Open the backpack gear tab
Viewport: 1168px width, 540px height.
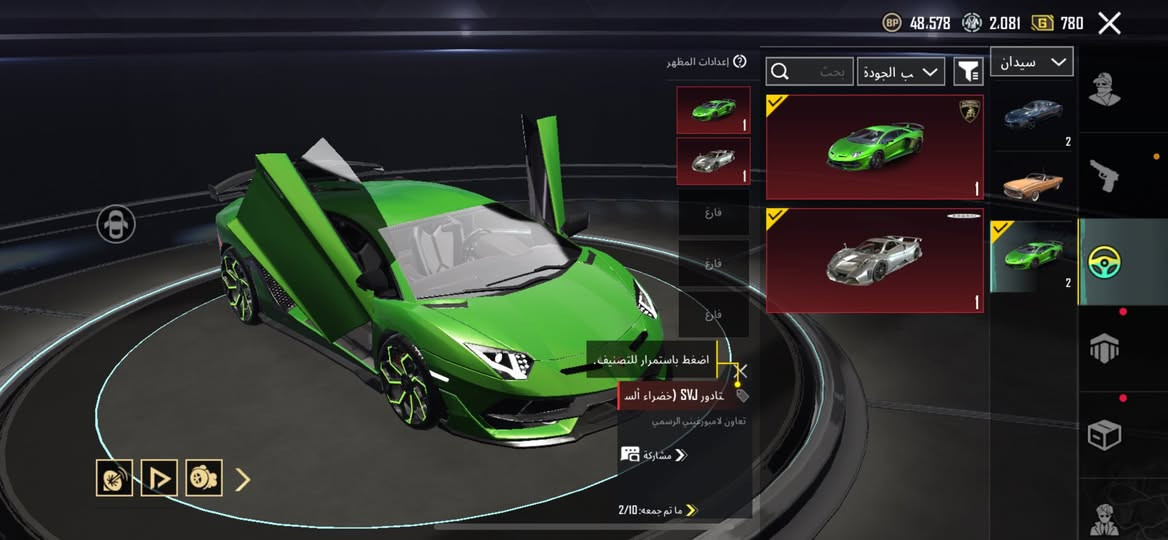(x=1104, y=348)
